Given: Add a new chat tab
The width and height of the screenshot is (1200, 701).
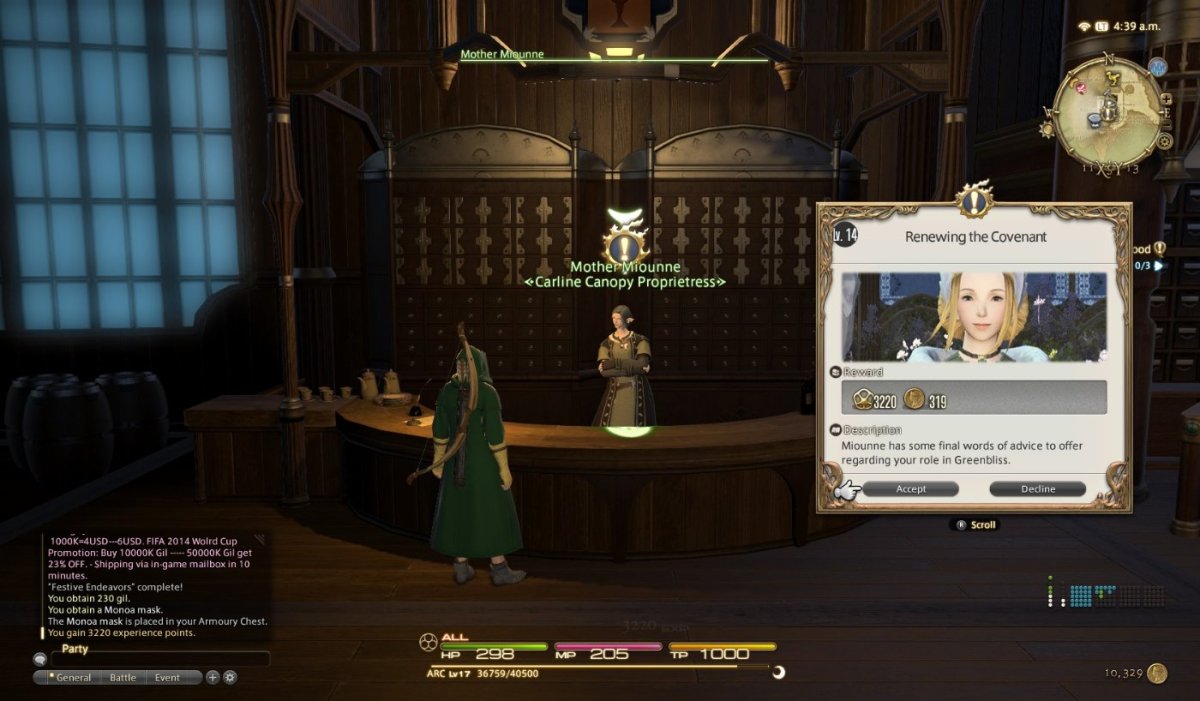Looking at the screenshot, I should click(x=212, y=677).
